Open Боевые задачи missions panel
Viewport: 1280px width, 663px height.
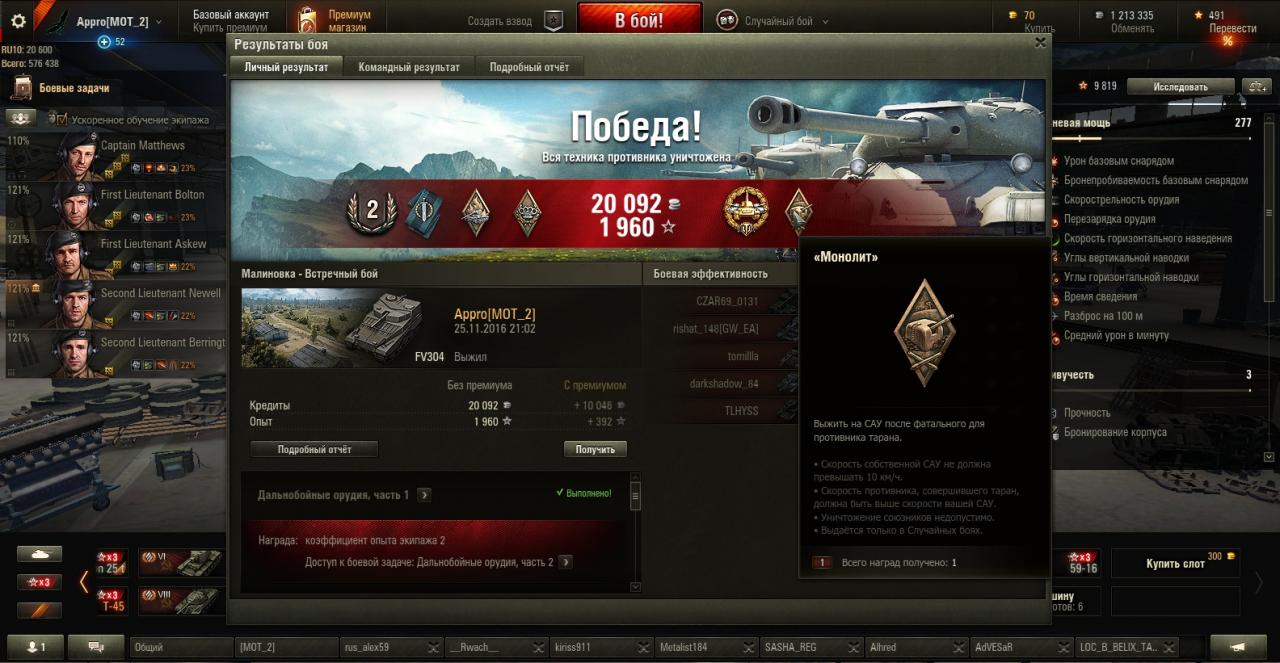74,88
